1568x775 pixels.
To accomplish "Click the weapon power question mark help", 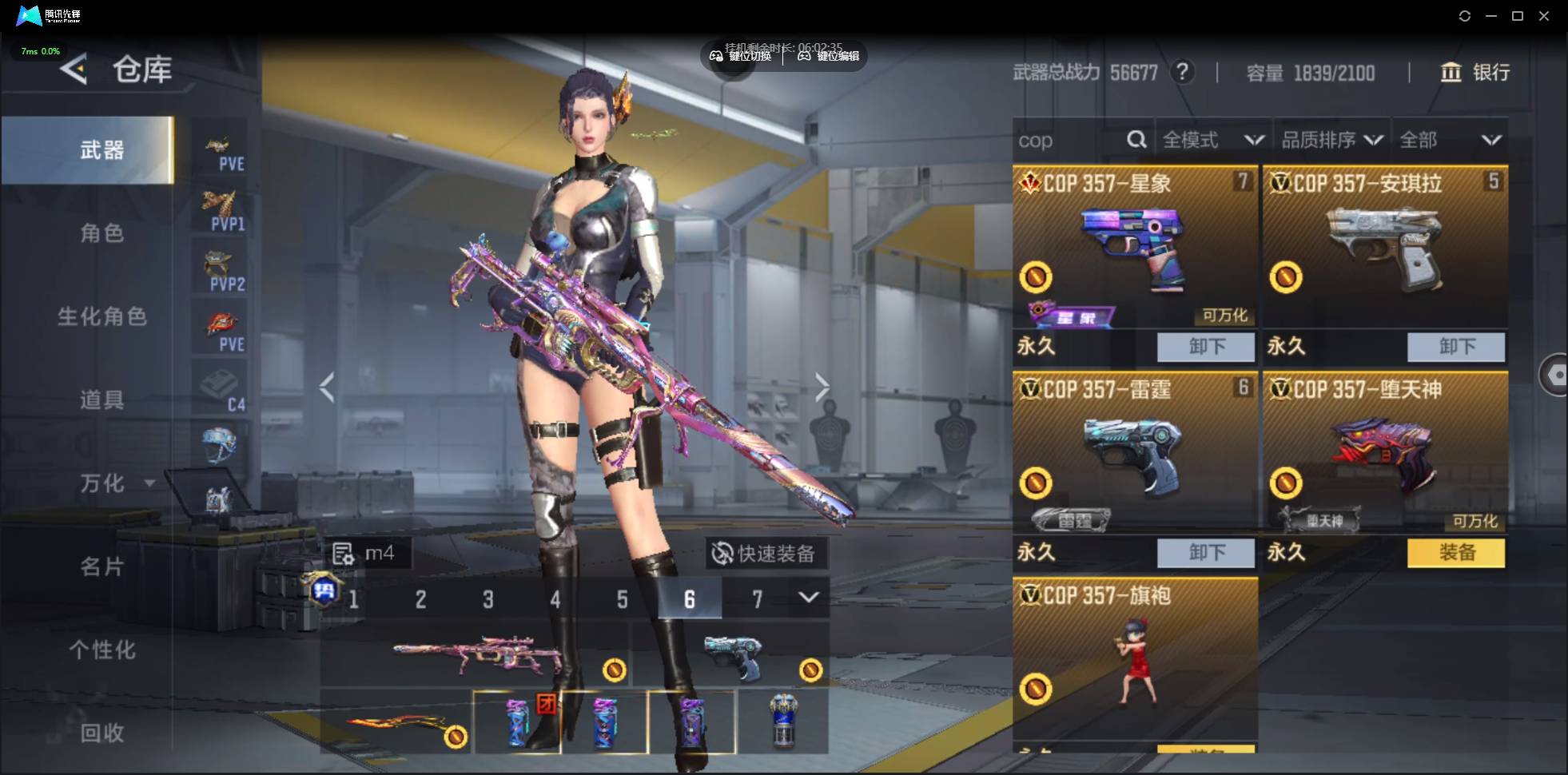I will [x=1182, y=73].
